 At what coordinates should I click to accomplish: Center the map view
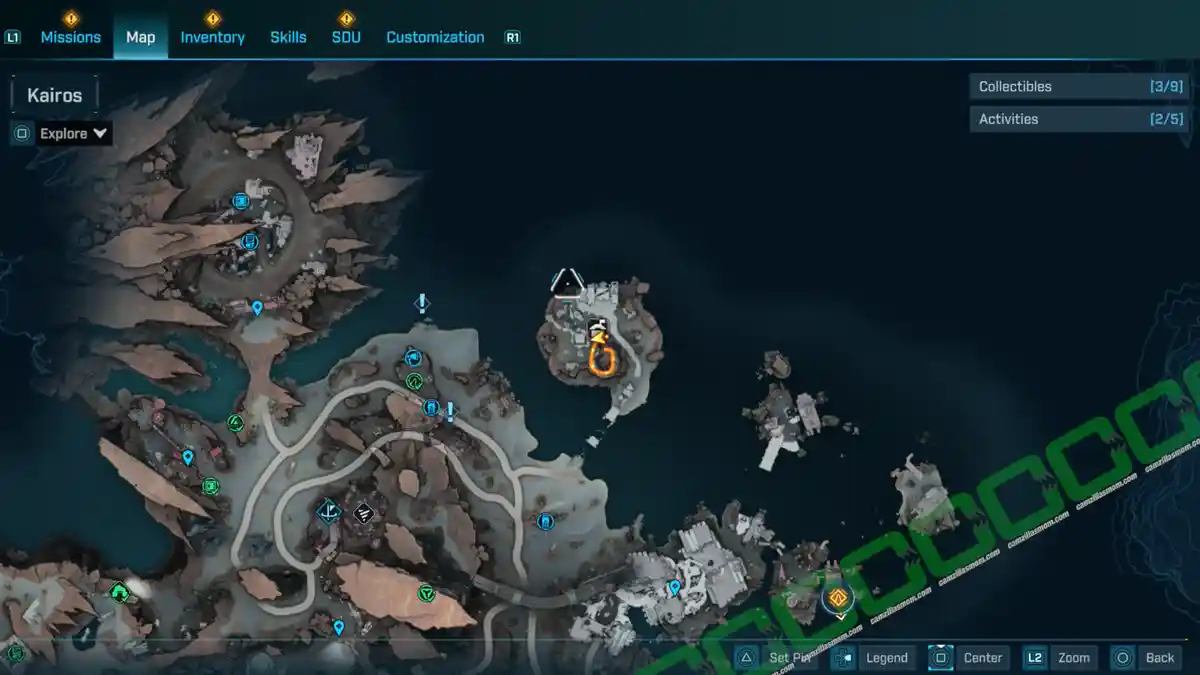[982, 657]
